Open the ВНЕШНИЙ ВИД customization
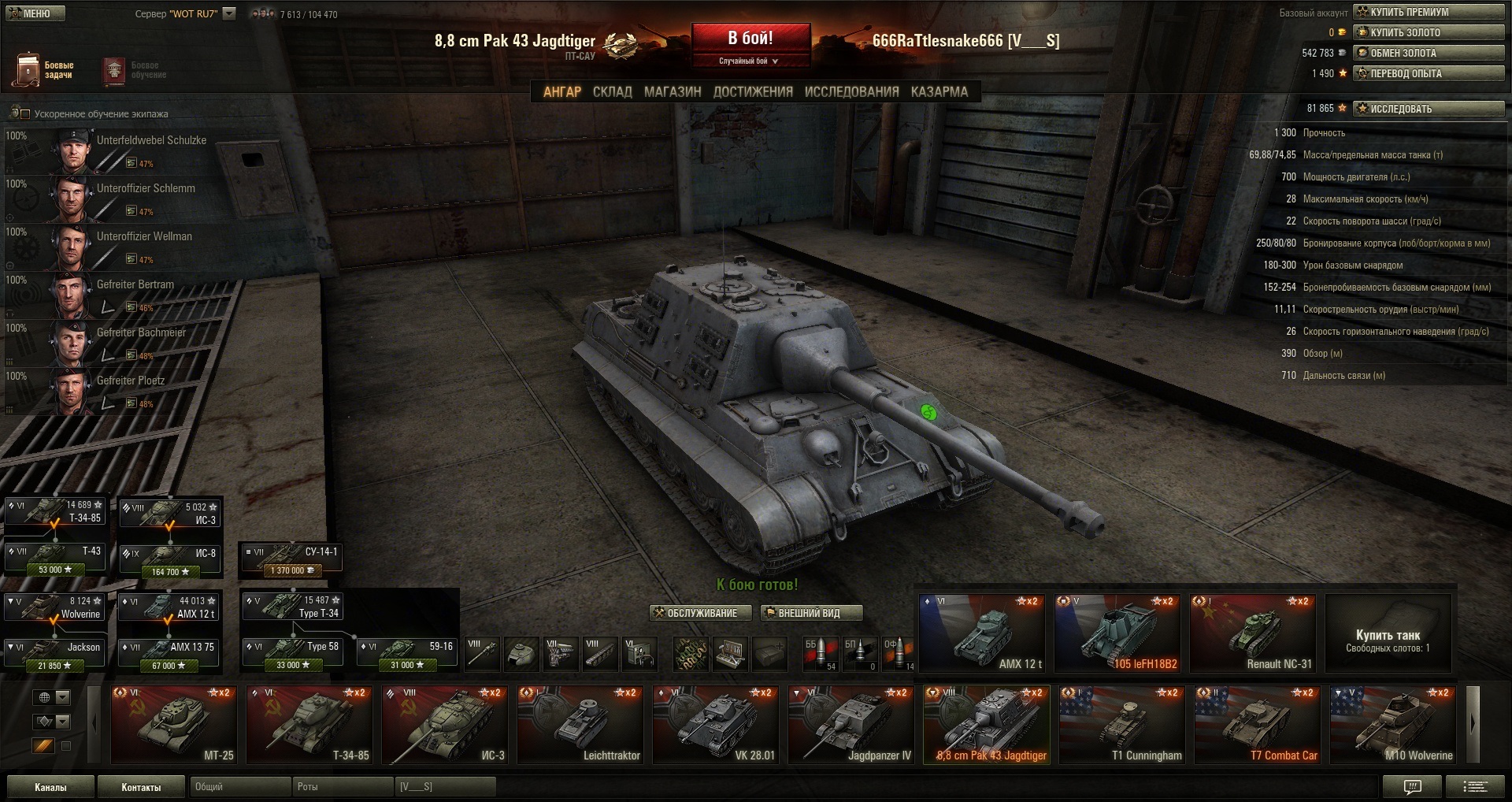Screen dimensions: 1512x802 pyautogui.click(x=811, y=613)
